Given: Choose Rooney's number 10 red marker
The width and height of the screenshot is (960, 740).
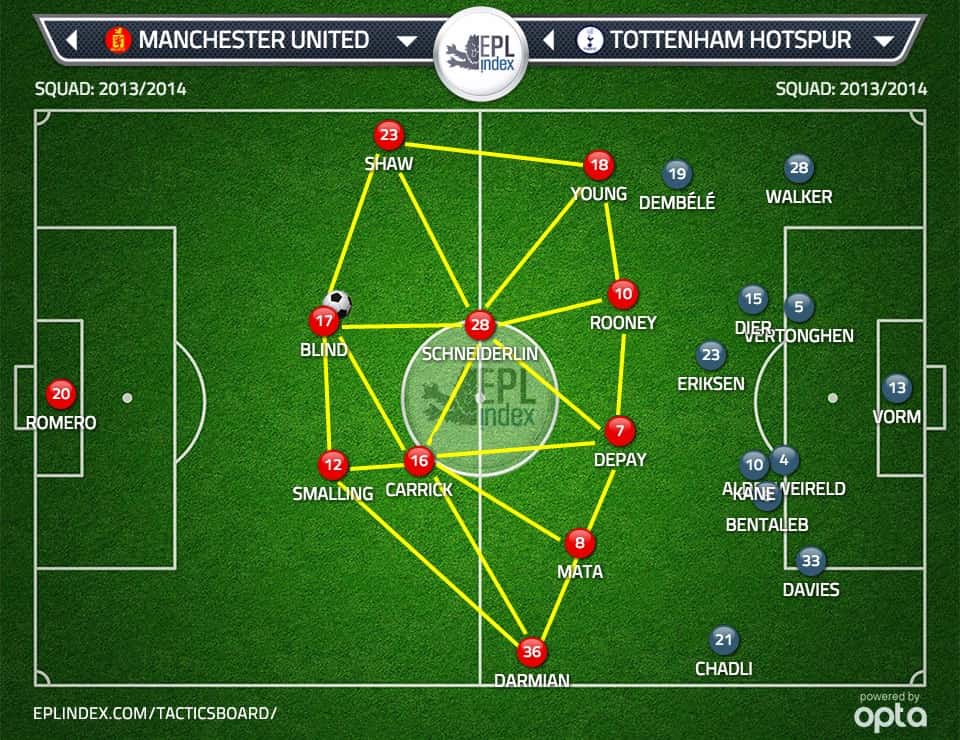Looking at the screenshot, I should [623, 294].
